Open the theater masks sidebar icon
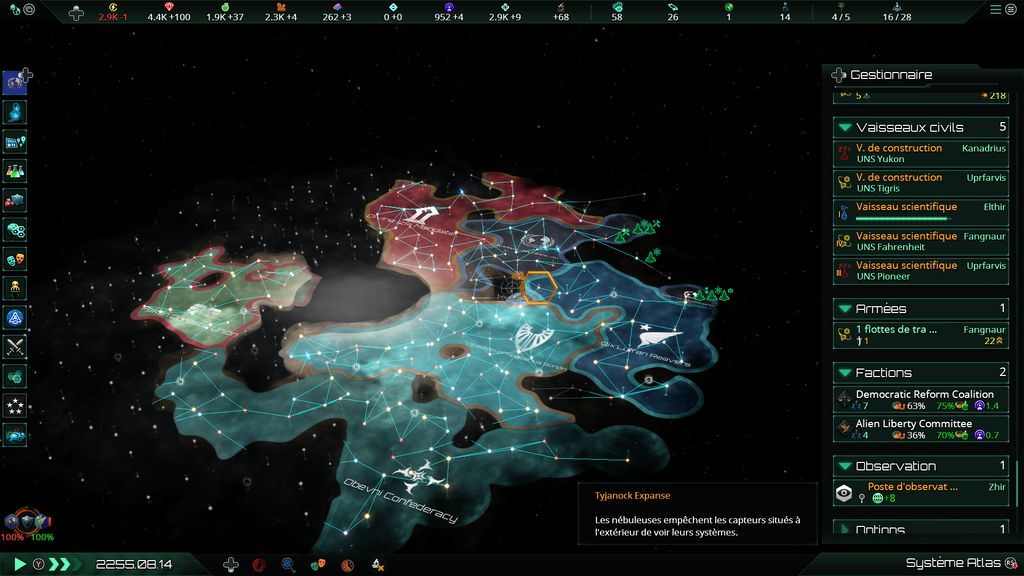Screen dimensions: 1024x576 [x=15, y=259]
